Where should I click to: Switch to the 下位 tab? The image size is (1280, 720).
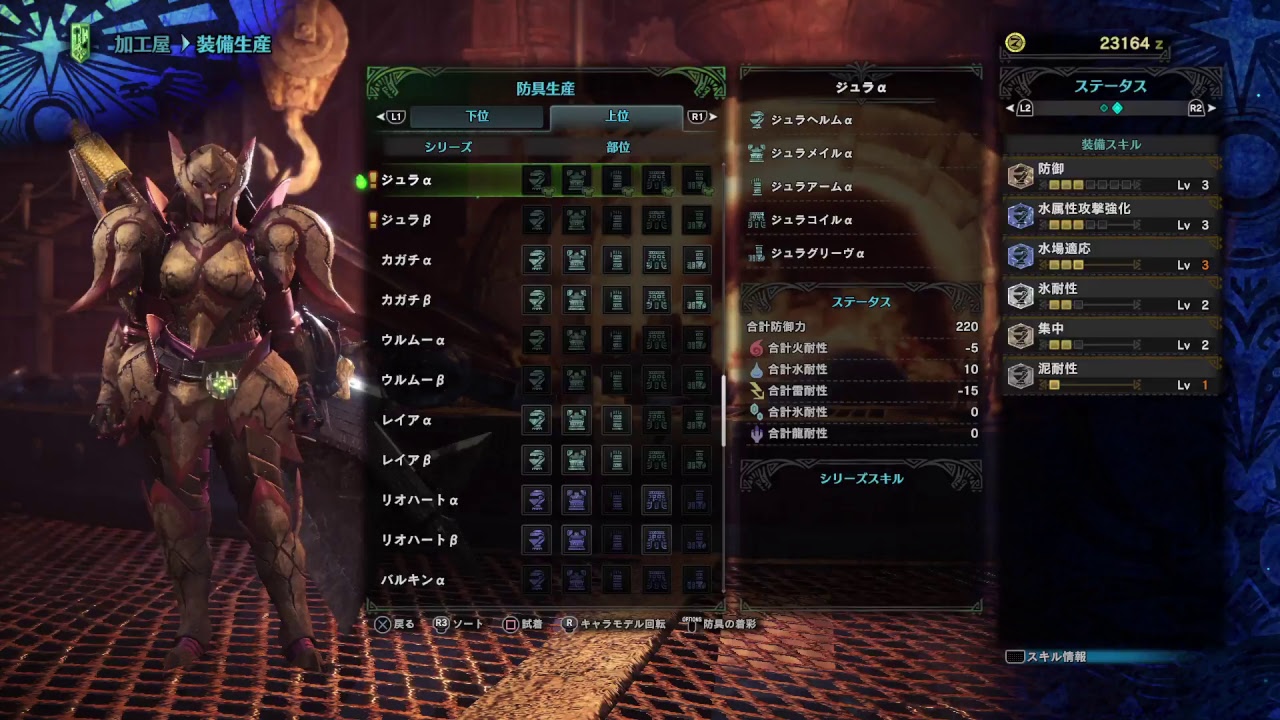click(x=476, y=117)
